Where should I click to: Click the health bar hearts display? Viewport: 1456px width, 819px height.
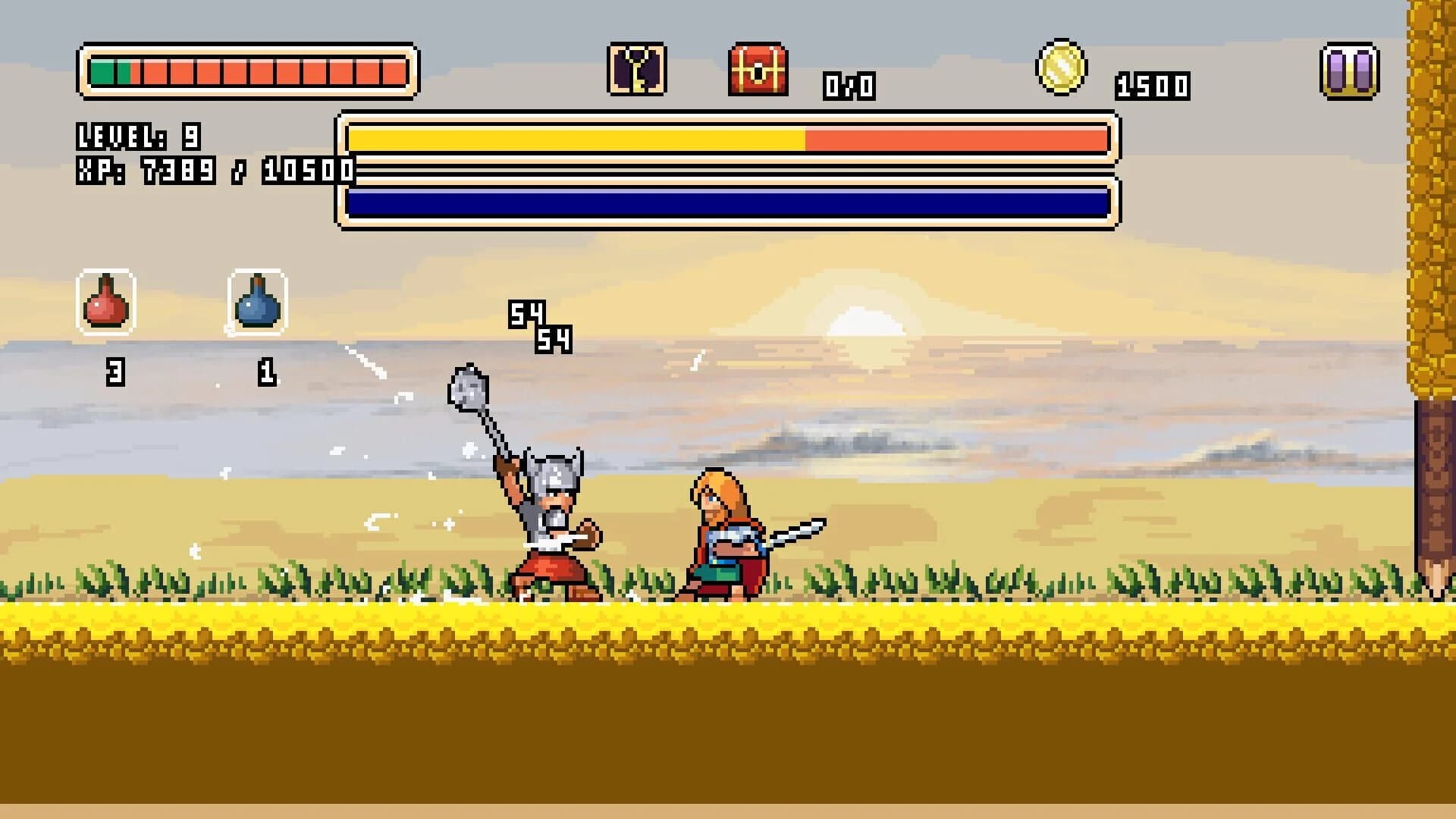pos(246,74)
